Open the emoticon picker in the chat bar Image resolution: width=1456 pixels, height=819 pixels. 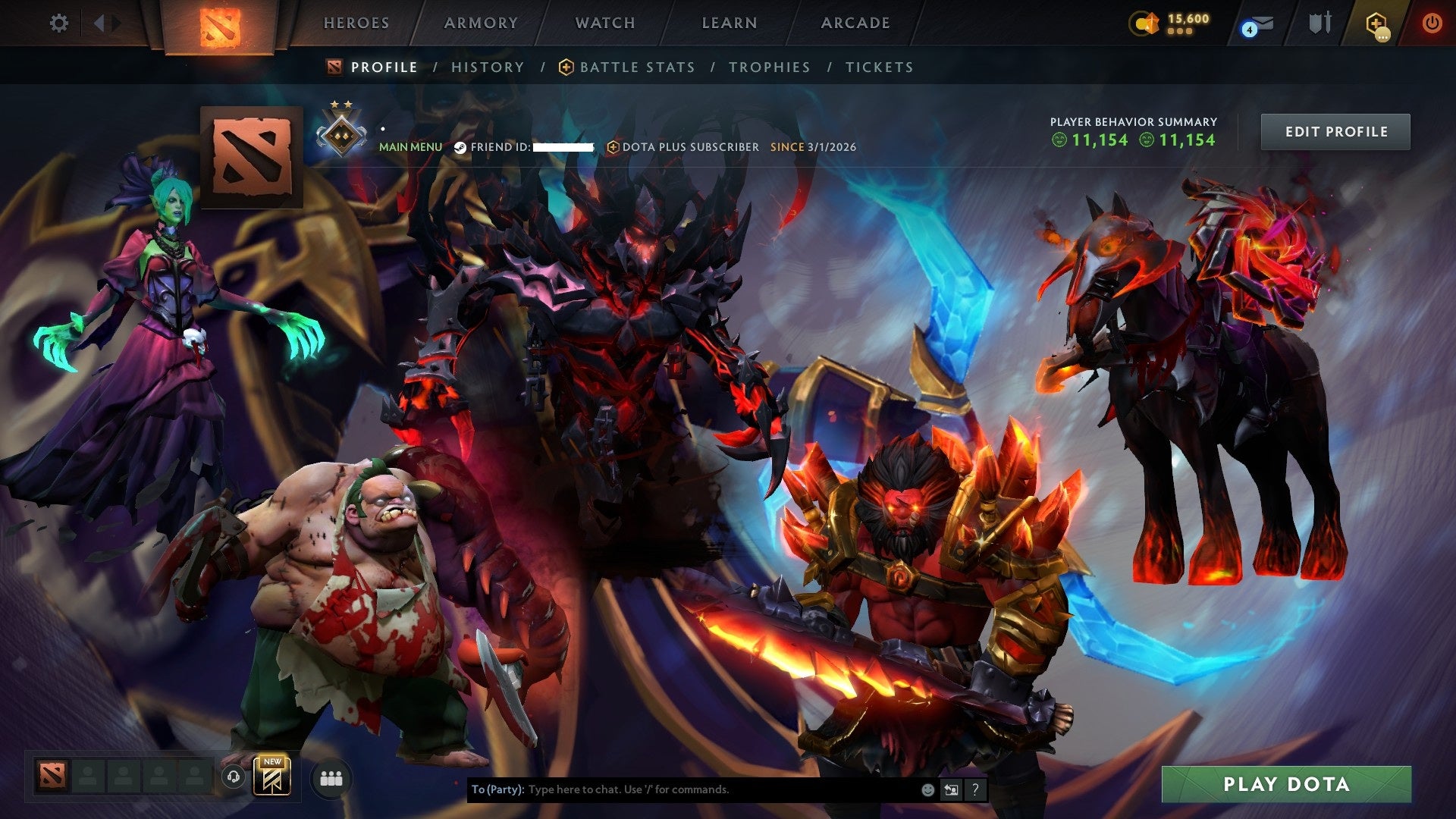click(927, 789)
